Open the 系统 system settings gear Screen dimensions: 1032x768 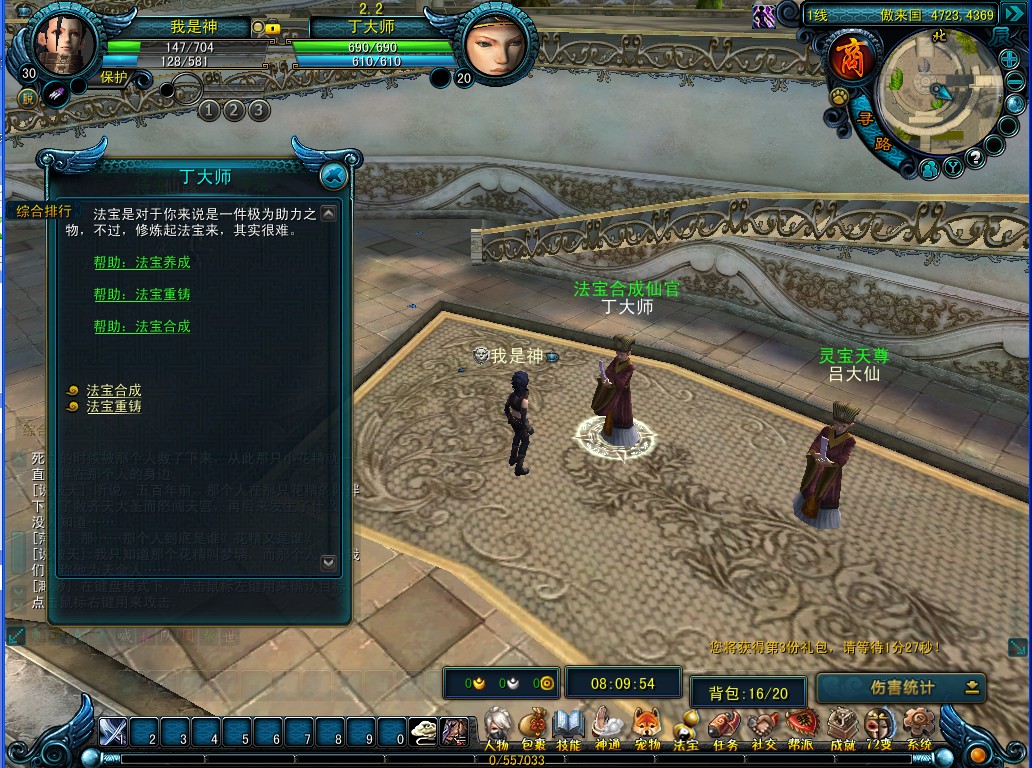coord(918,726)
